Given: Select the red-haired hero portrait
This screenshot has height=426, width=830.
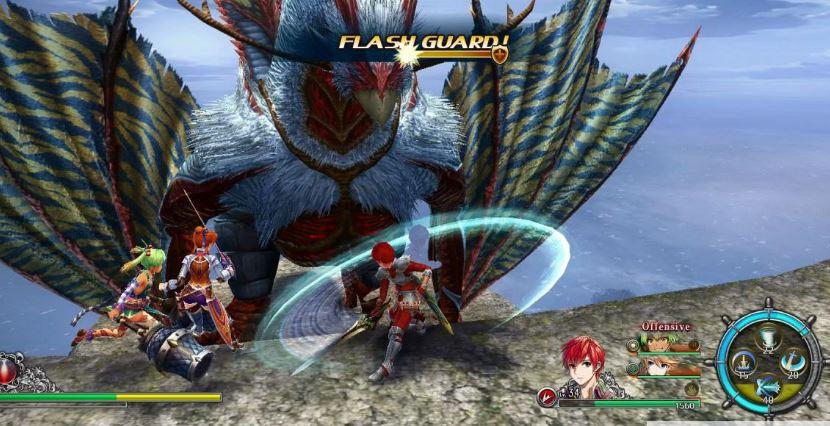Looking at the screenshot, I should click(x=583, y=365).
